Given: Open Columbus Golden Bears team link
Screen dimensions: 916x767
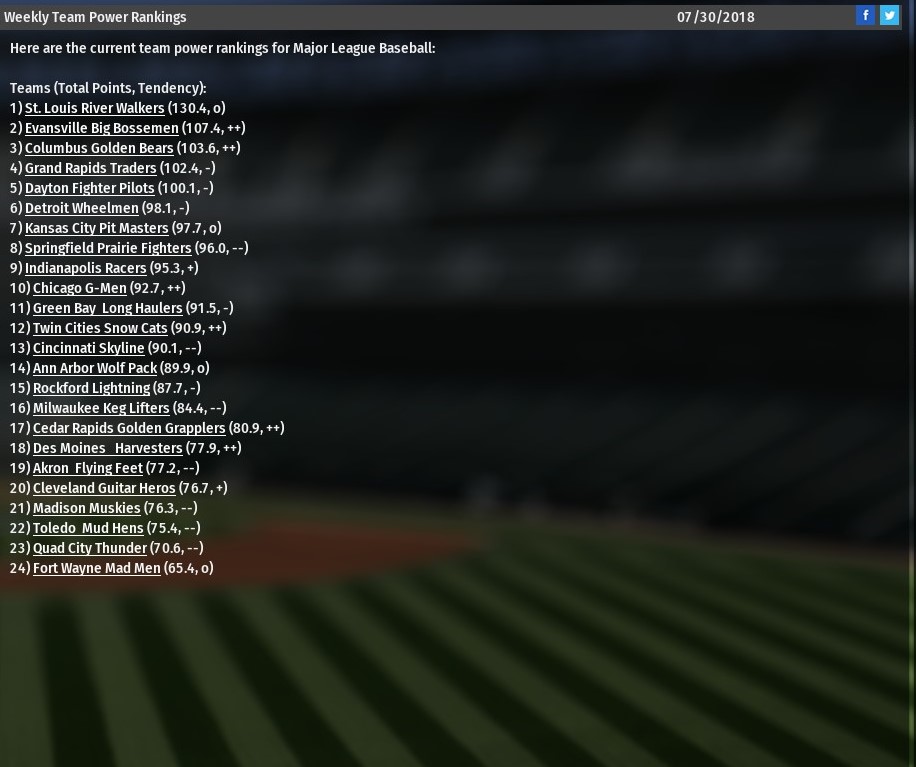Looking at the screenshot, I should (x=99, y=148).
